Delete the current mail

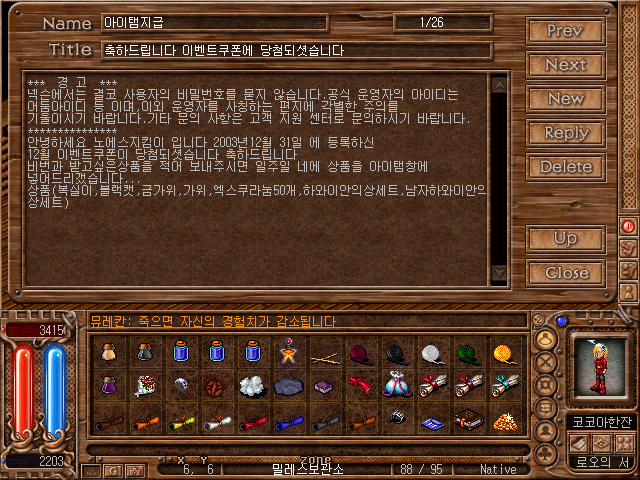coord(565,167)
